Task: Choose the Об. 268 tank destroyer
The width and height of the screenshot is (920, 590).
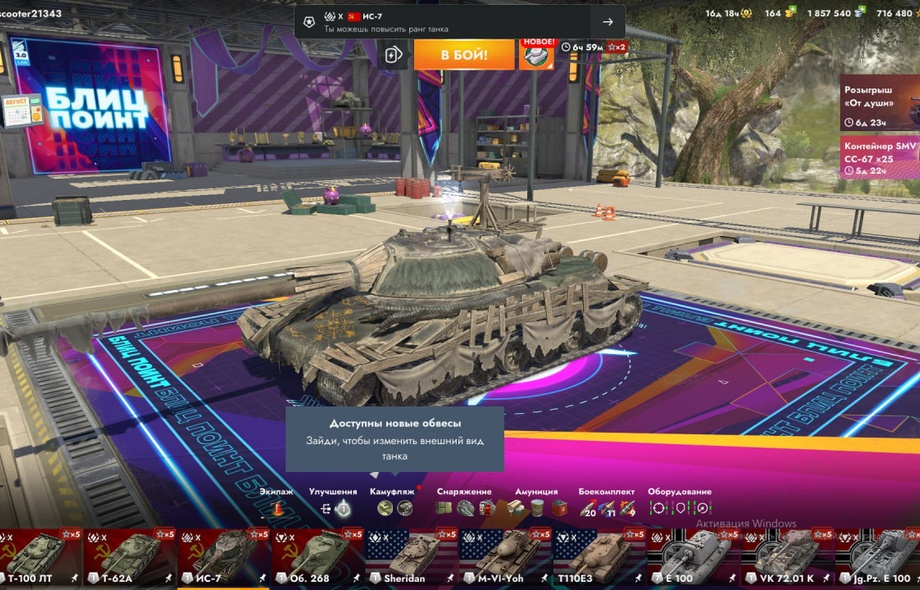Action: pos(317,557)
